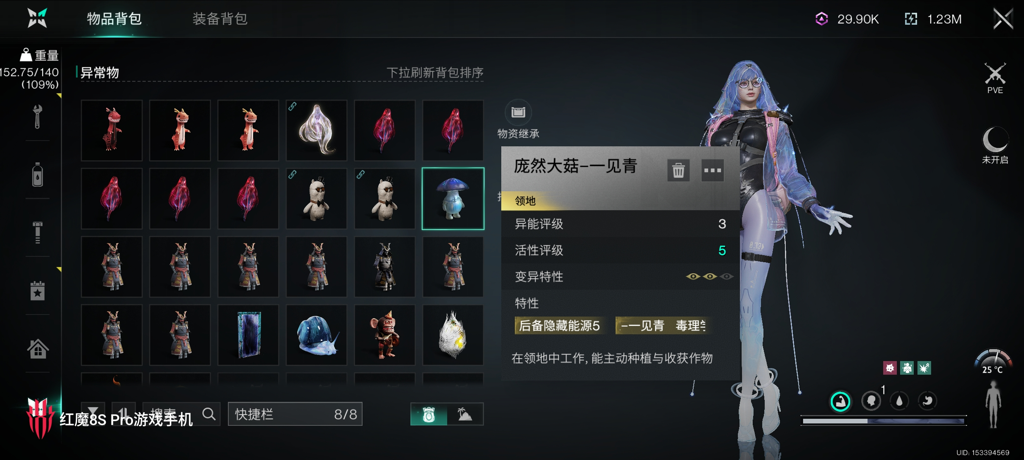Pick the monkey creature item slot
The image size is (1024, 460).
pos(385,335)
